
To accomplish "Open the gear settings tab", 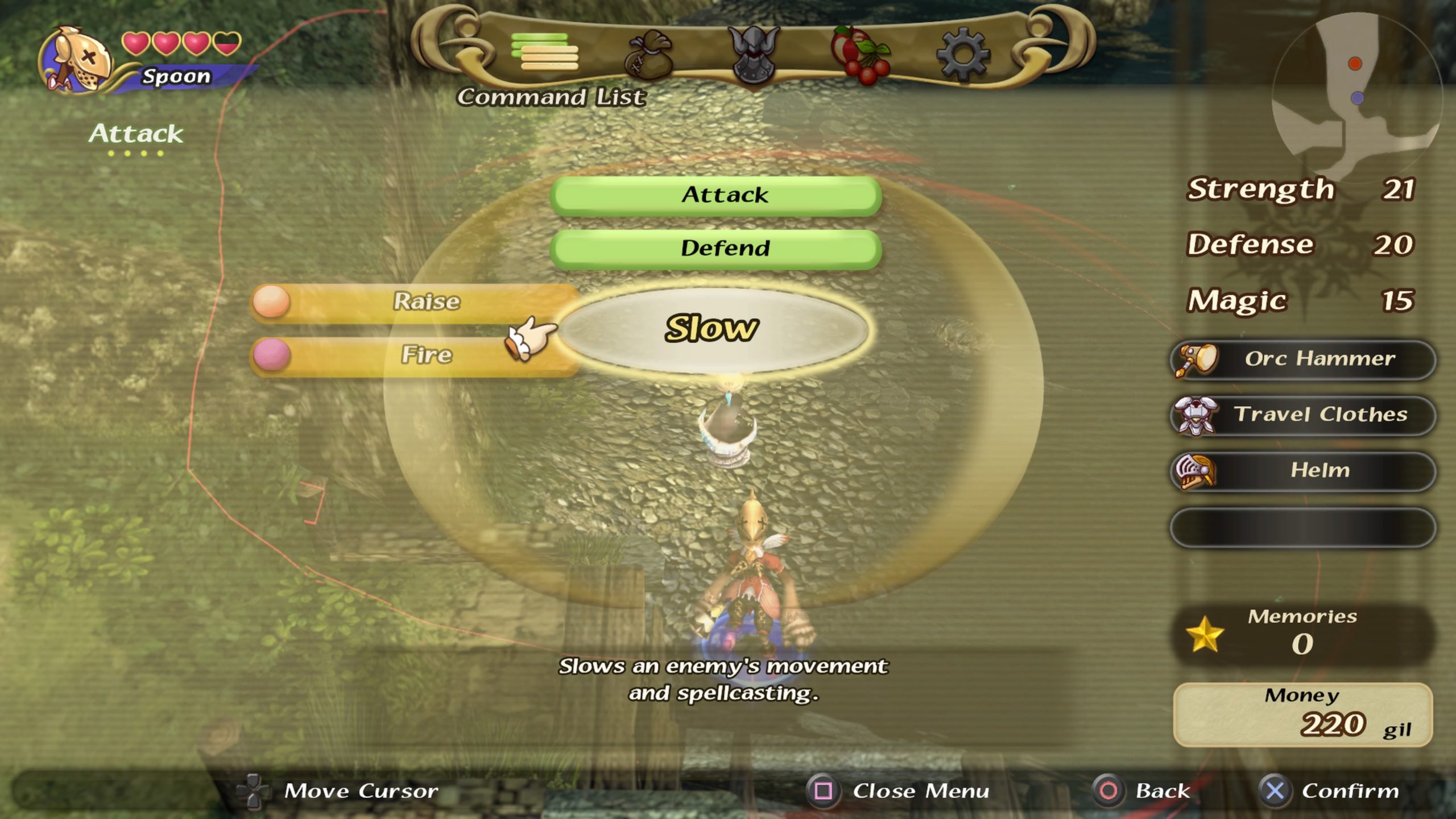I will pyautogui.click(x=963, y=55).
